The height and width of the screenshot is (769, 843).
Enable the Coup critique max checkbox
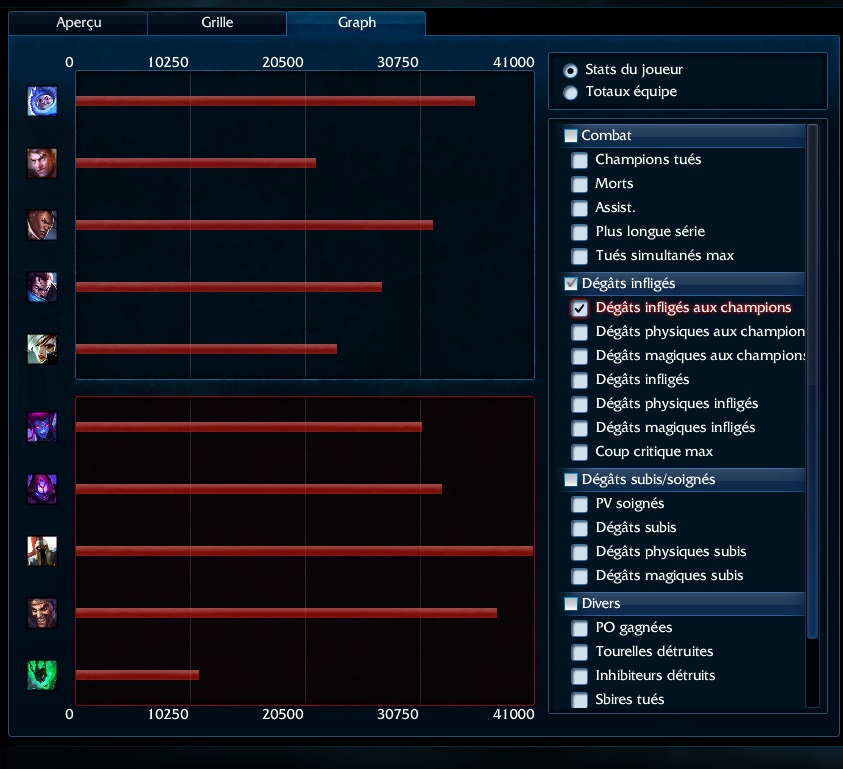pyautogui.click(x=580, y=452)
